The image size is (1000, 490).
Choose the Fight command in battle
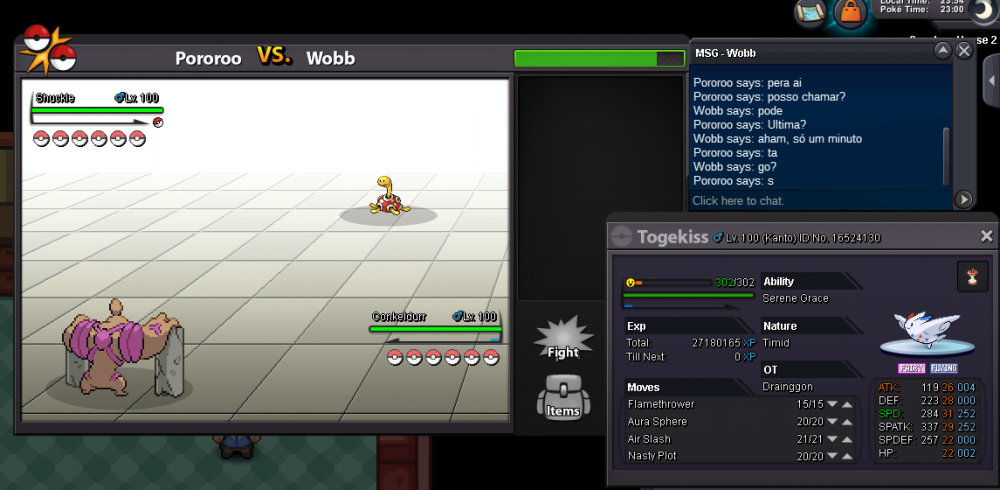coord(563,337)
